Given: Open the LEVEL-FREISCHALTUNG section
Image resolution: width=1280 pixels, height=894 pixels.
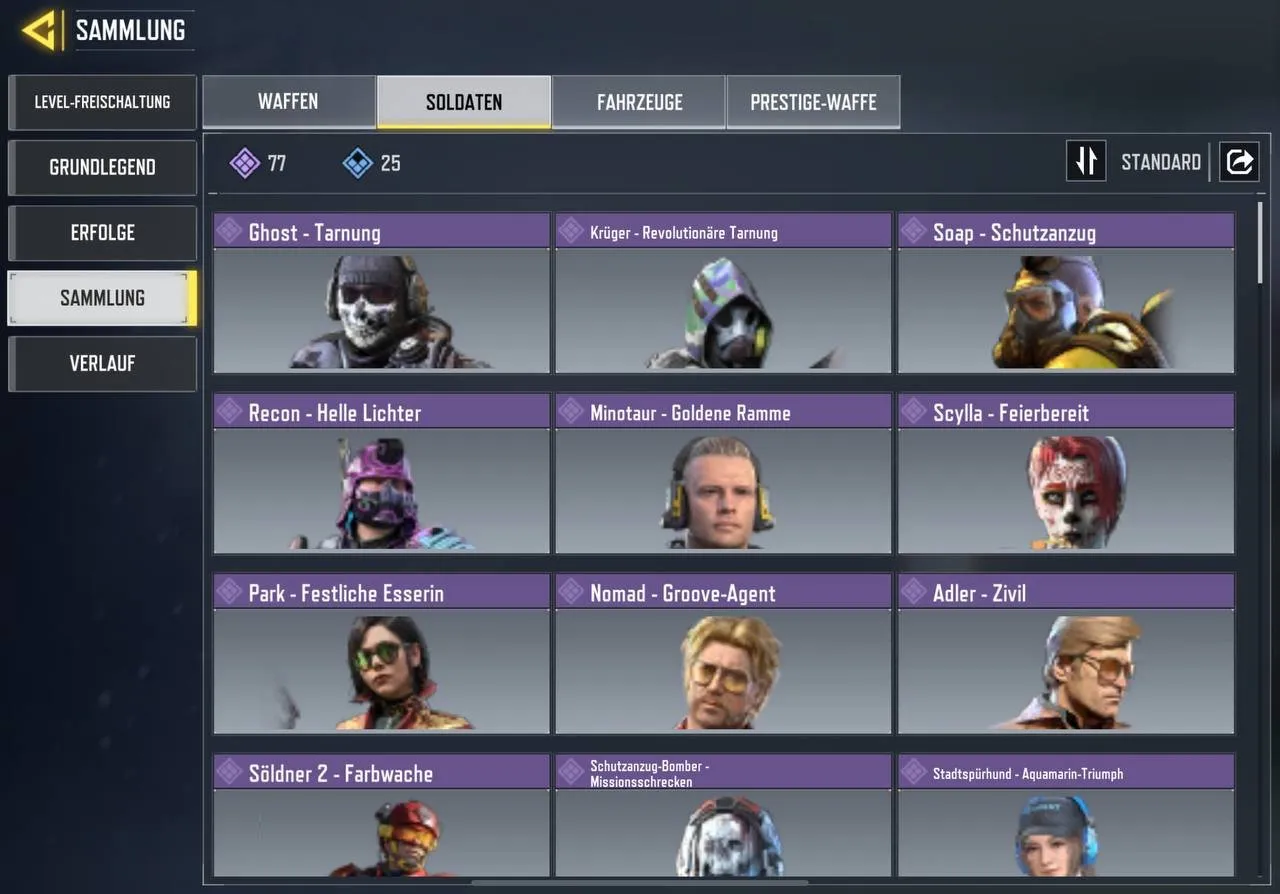Looking at the screenshot, I should [x=102, y=102].
